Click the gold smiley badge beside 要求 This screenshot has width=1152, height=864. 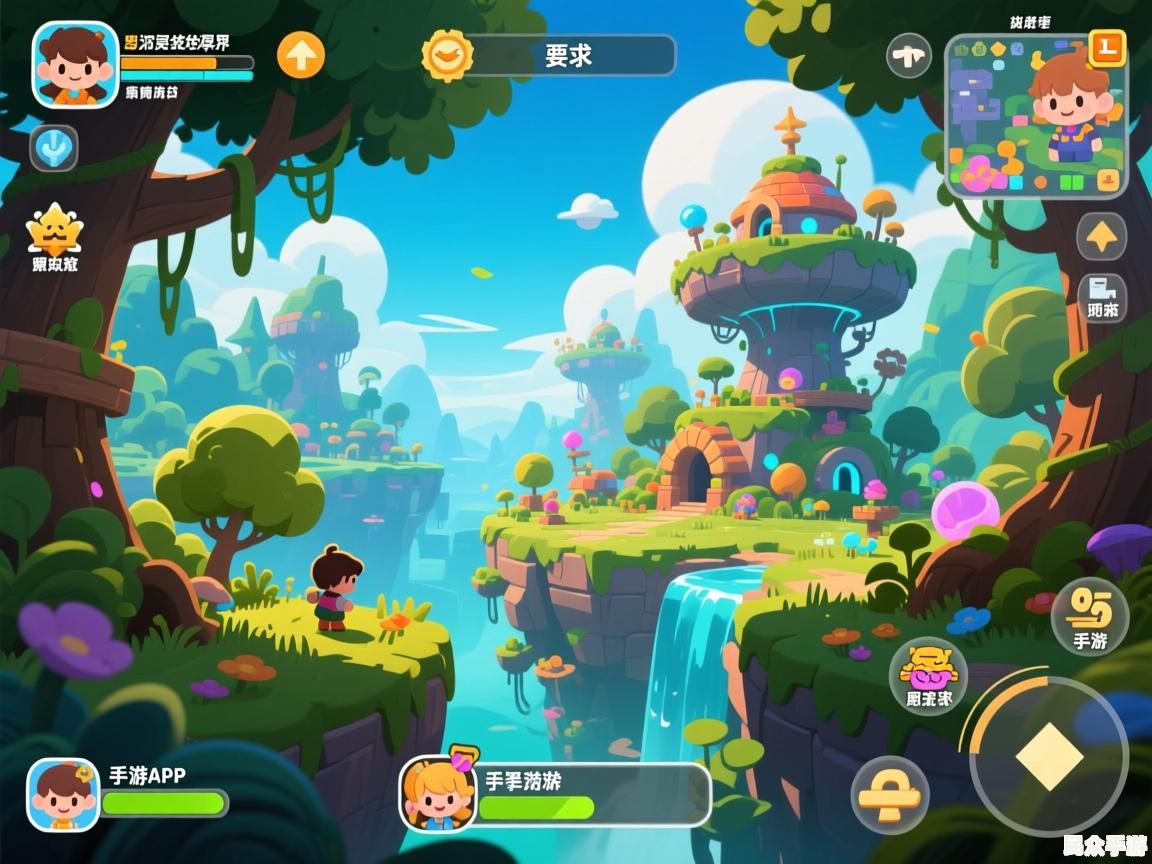point(447,55)
